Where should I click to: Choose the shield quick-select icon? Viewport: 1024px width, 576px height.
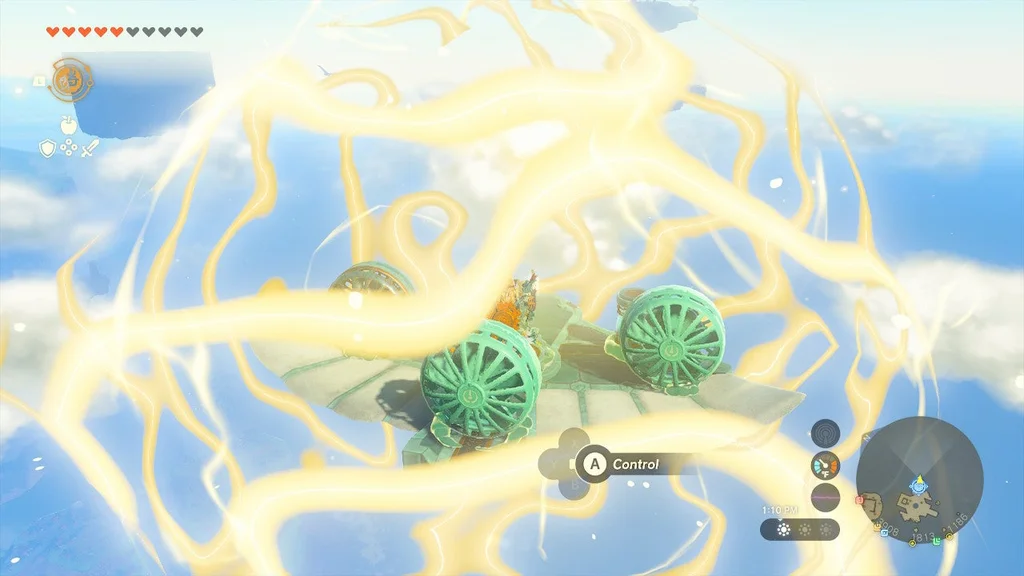coord(46,148)
